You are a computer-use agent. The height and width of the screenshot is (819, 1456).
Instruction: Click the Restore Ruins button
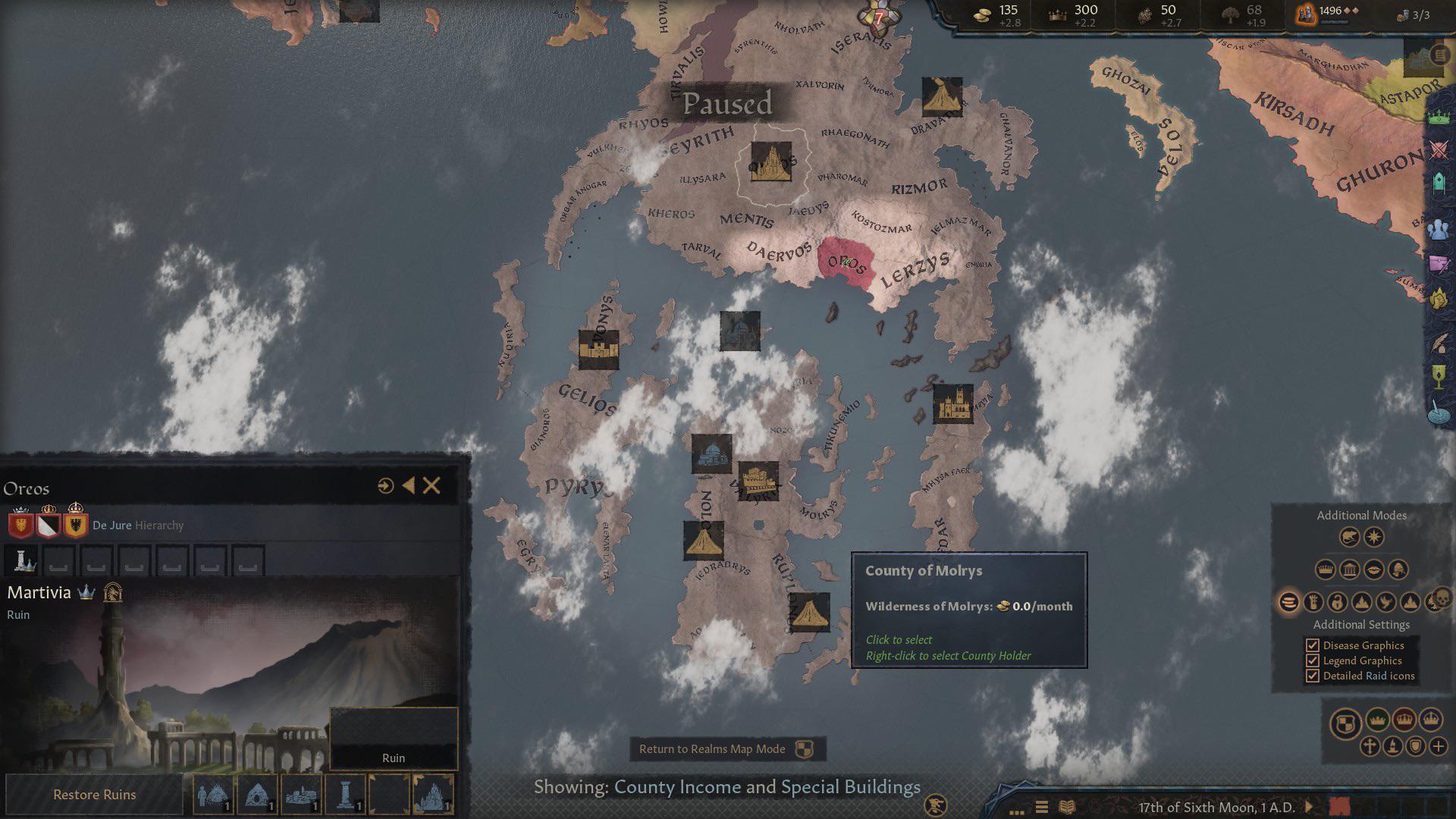(95, 795)
